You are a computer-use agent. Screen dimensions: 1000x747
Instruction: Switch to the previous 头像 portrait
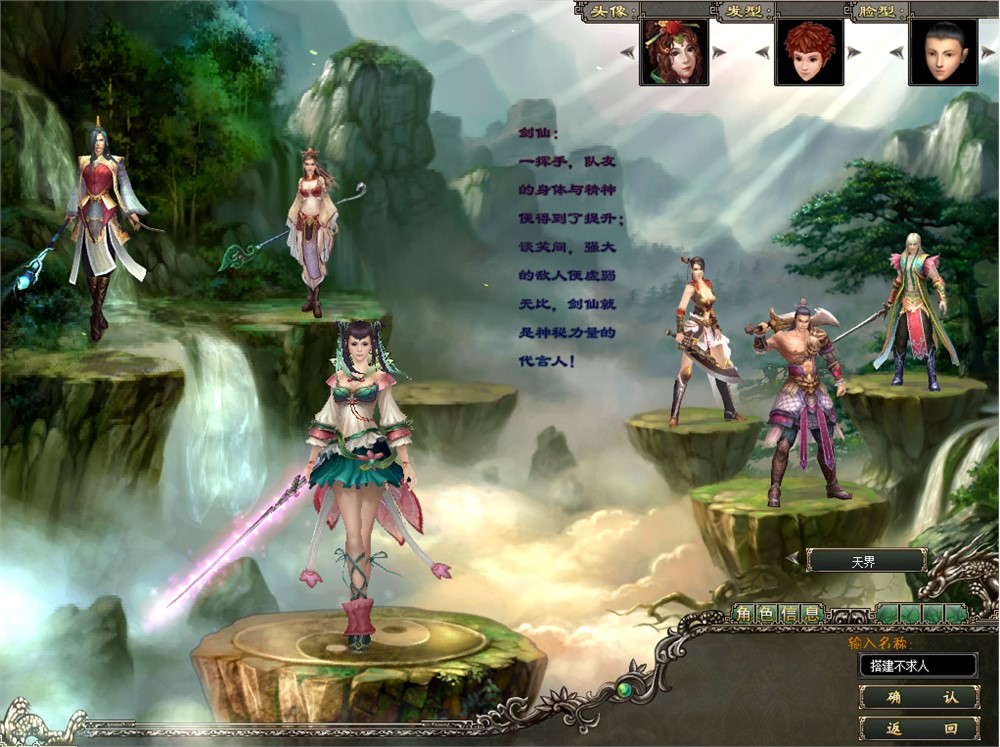click(x=627, y=52)
